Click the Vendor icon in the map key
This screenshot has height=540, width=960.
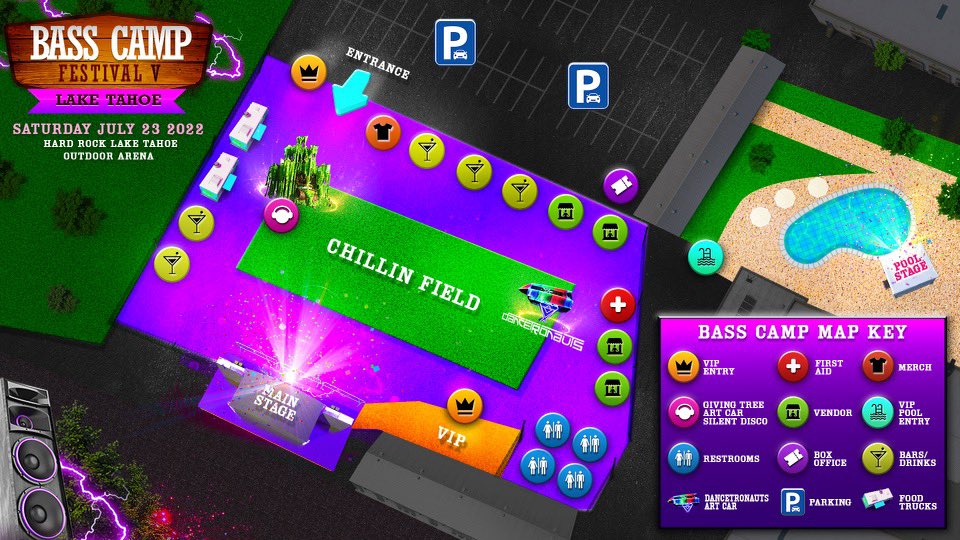[x=795, y=413]
